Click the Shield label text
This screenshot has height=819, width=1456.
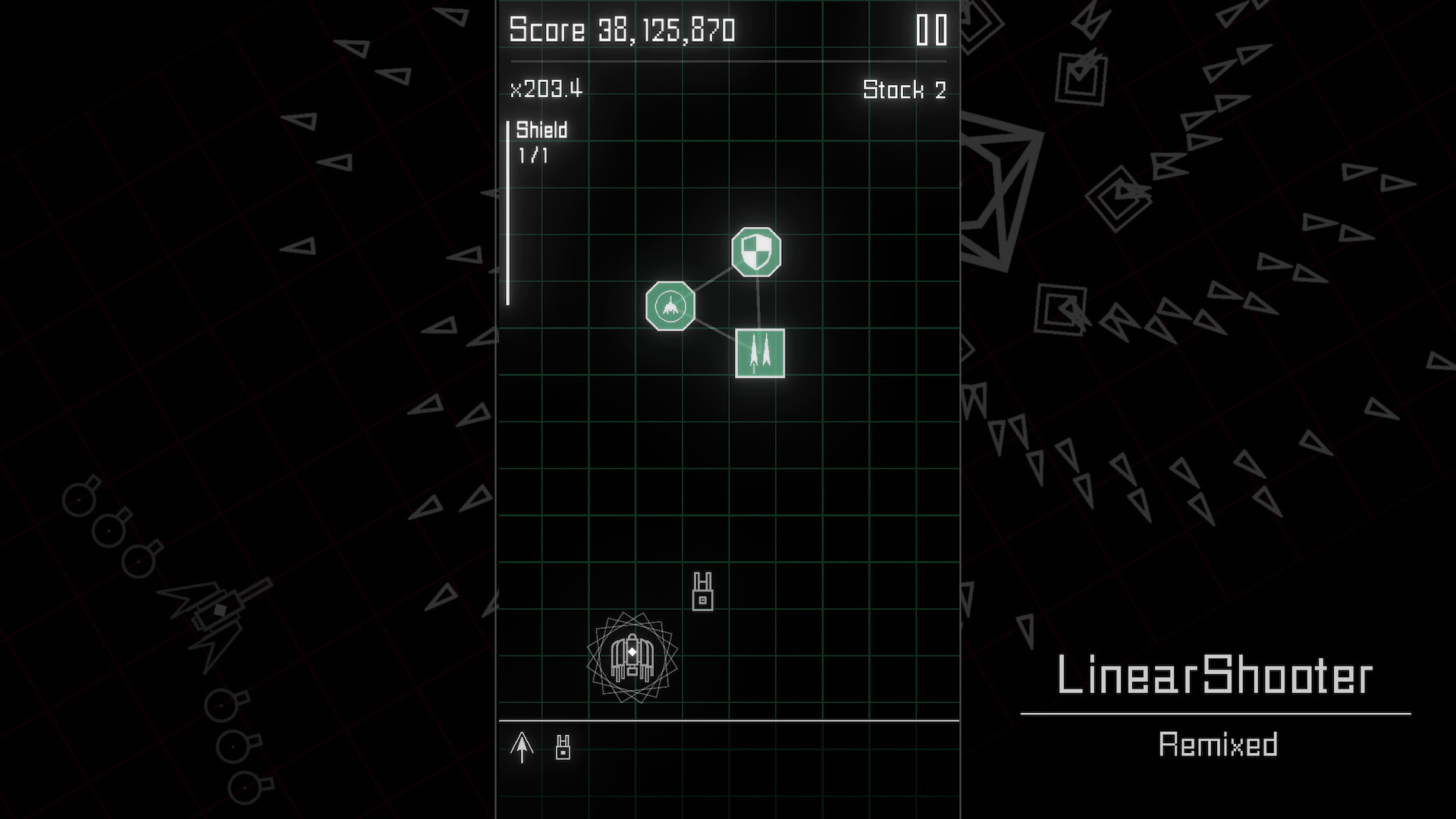[x=541, y=130]
